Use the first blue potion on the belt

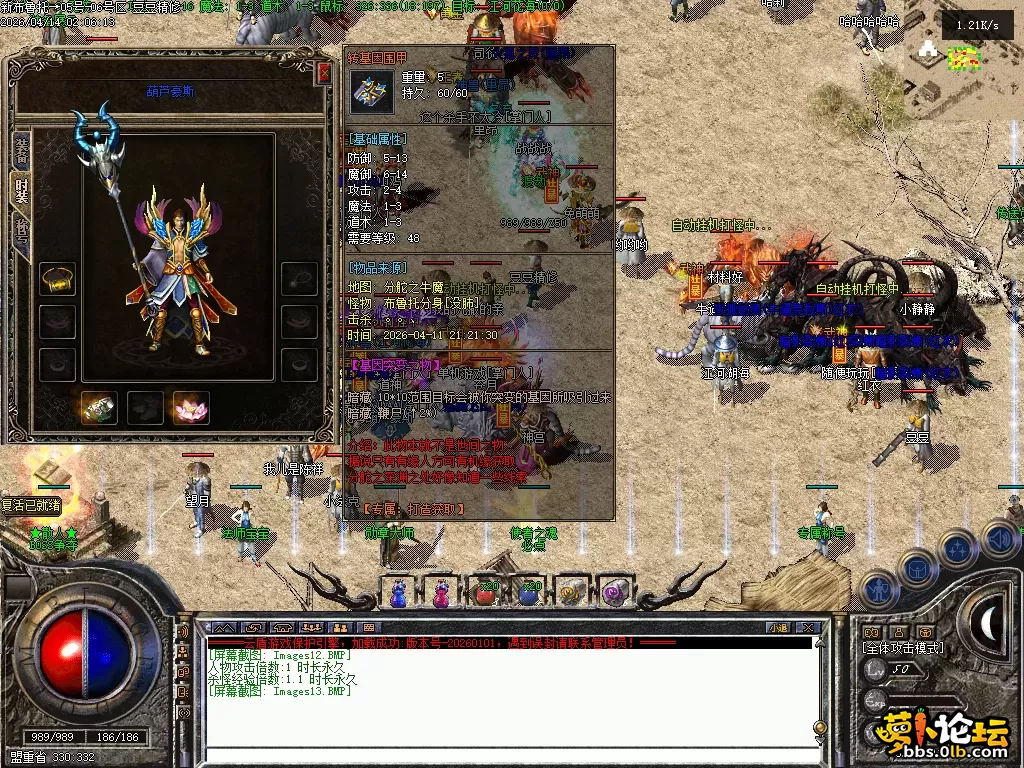(398, 593)
